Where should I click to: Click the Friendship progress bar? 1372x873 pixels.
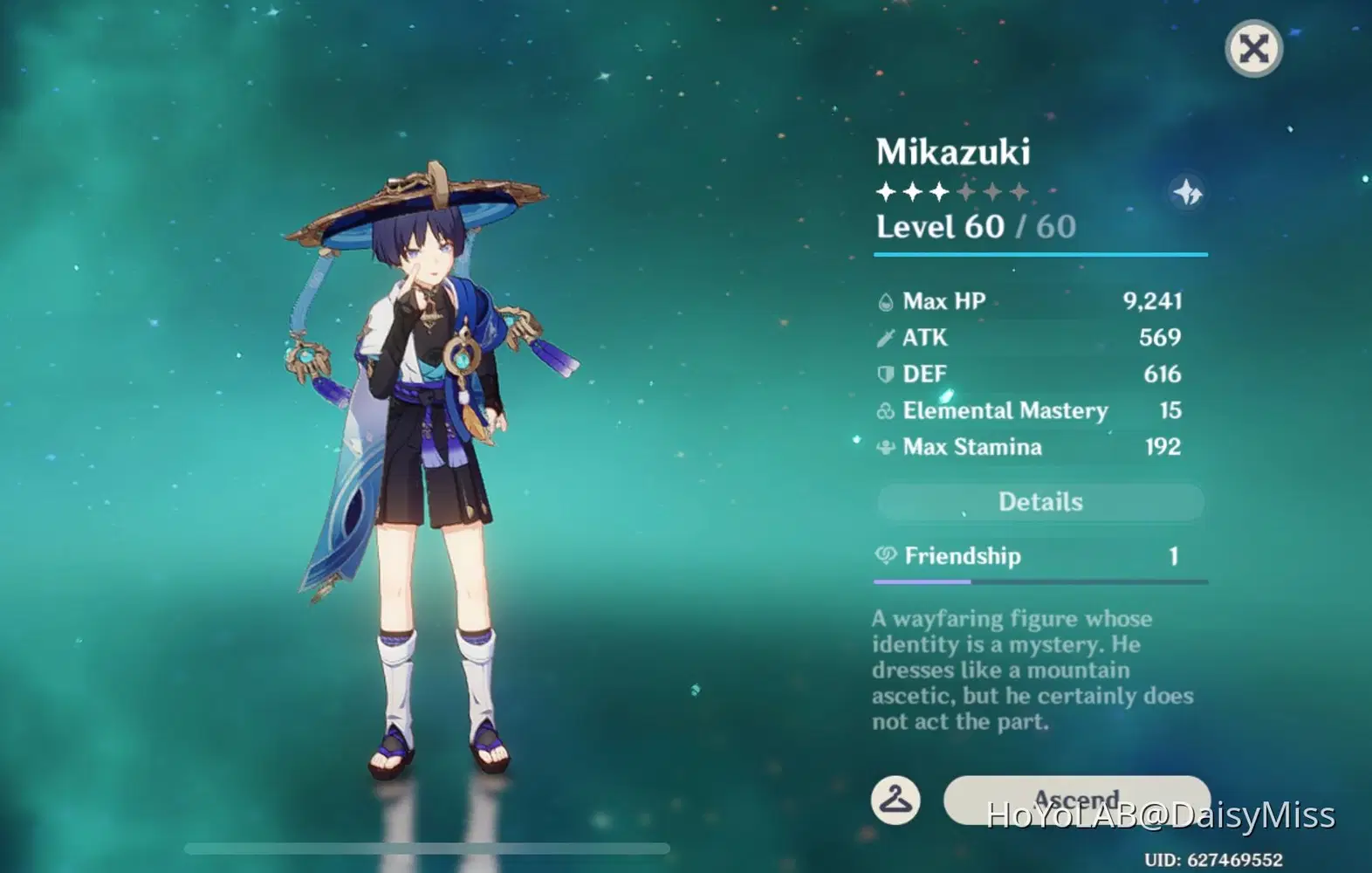click(1039, 580)
